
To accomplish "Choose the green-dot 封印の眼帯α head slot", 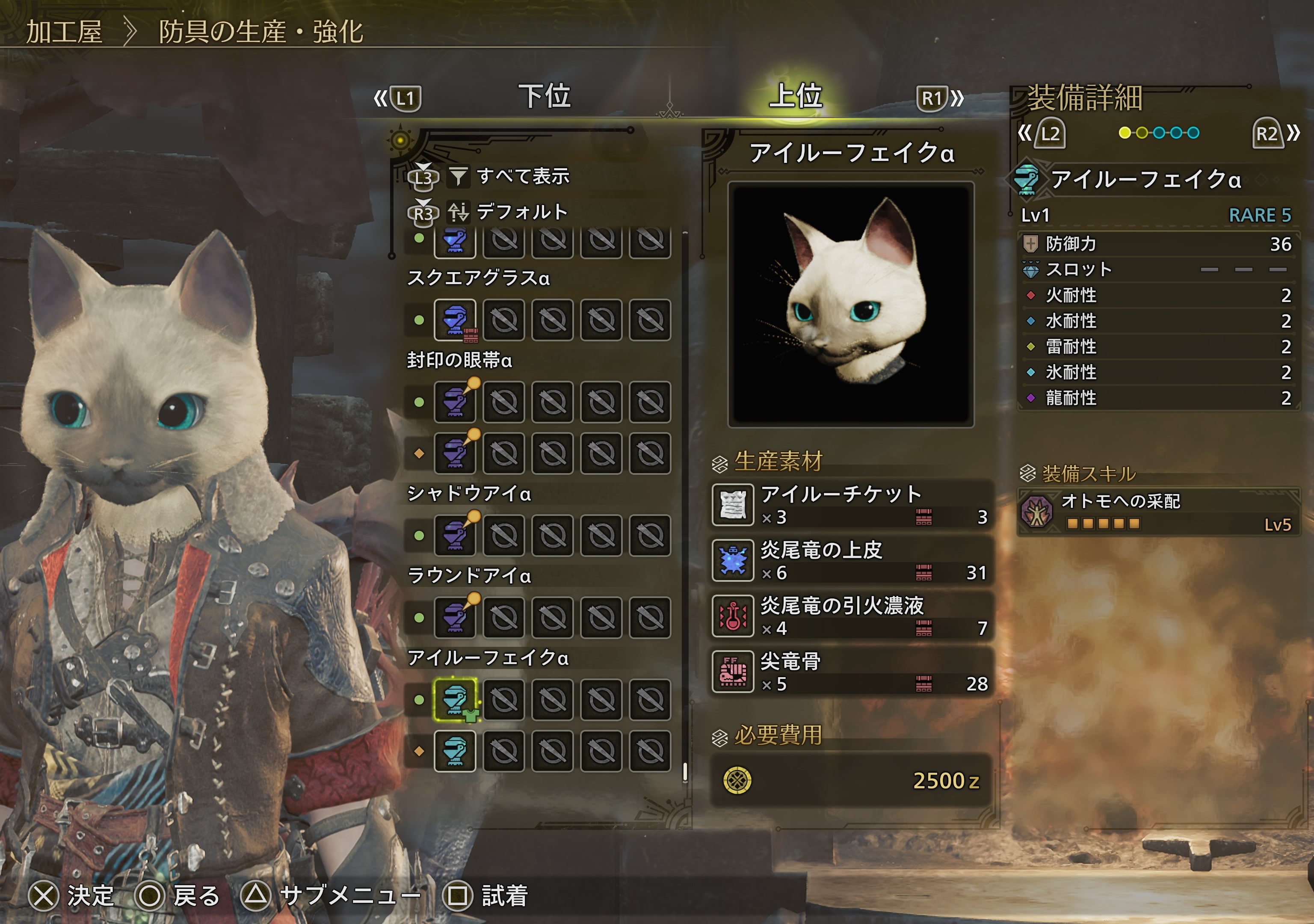I will [454, 402].
